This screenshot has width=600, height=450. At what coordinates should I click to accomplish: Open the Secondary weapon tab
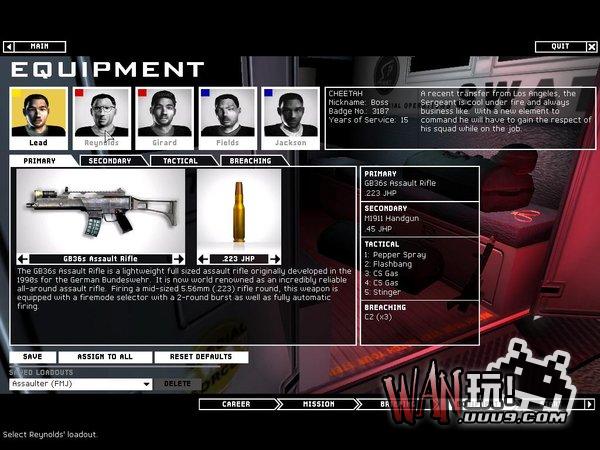click(109, 161)
